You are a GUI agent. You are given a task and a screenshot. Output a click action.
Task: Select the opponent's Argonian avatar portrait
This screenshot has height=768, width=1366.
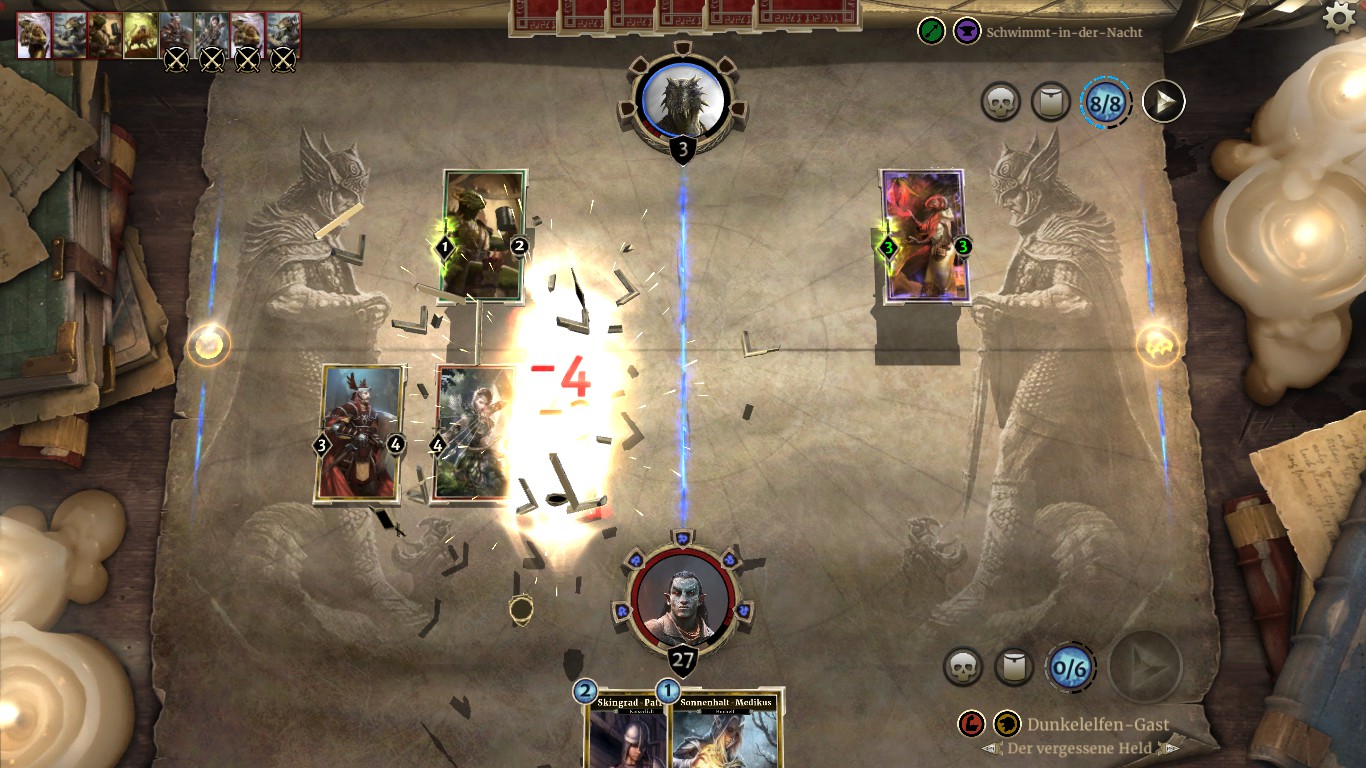[683, 99]
